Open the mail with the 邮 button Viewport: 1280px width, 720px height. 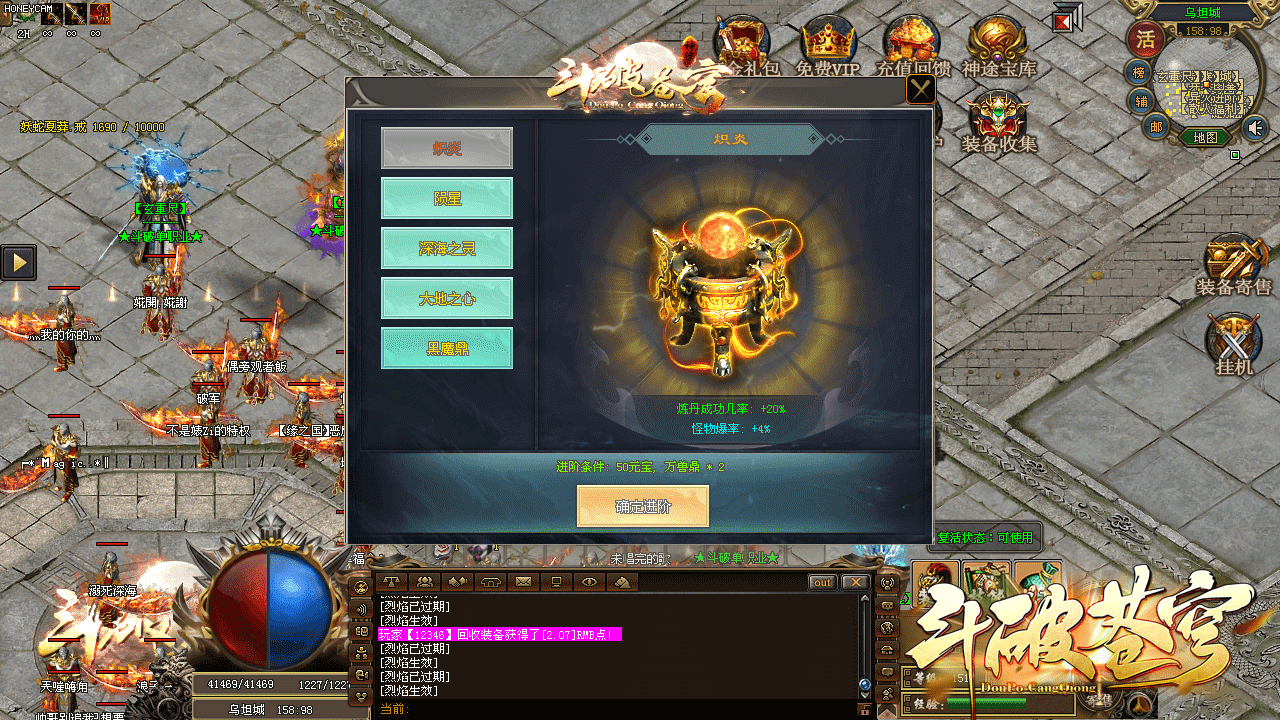(x=1156, y=126)
